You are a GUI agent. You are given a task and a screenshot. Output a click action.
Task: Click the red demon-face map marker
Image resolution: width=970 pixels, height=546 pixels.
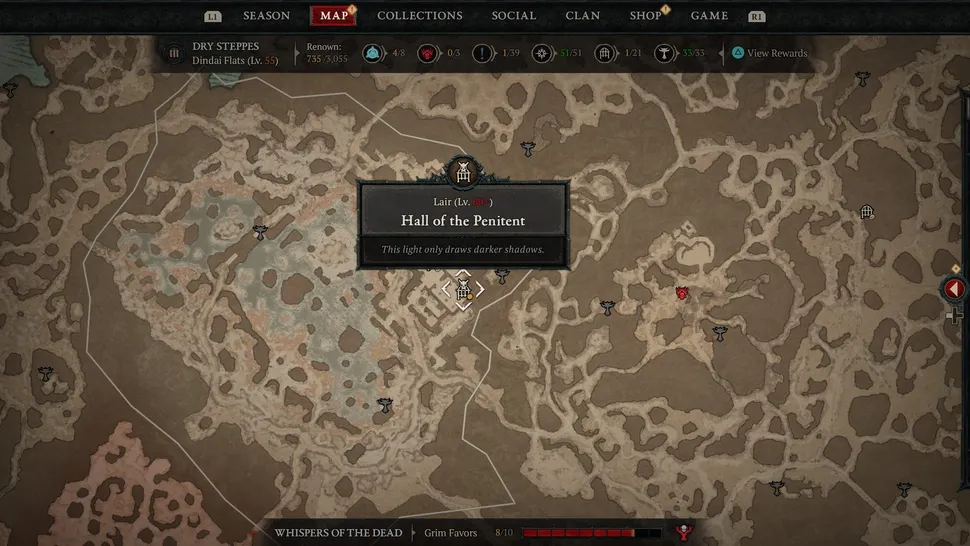click(x=682, y=293)
